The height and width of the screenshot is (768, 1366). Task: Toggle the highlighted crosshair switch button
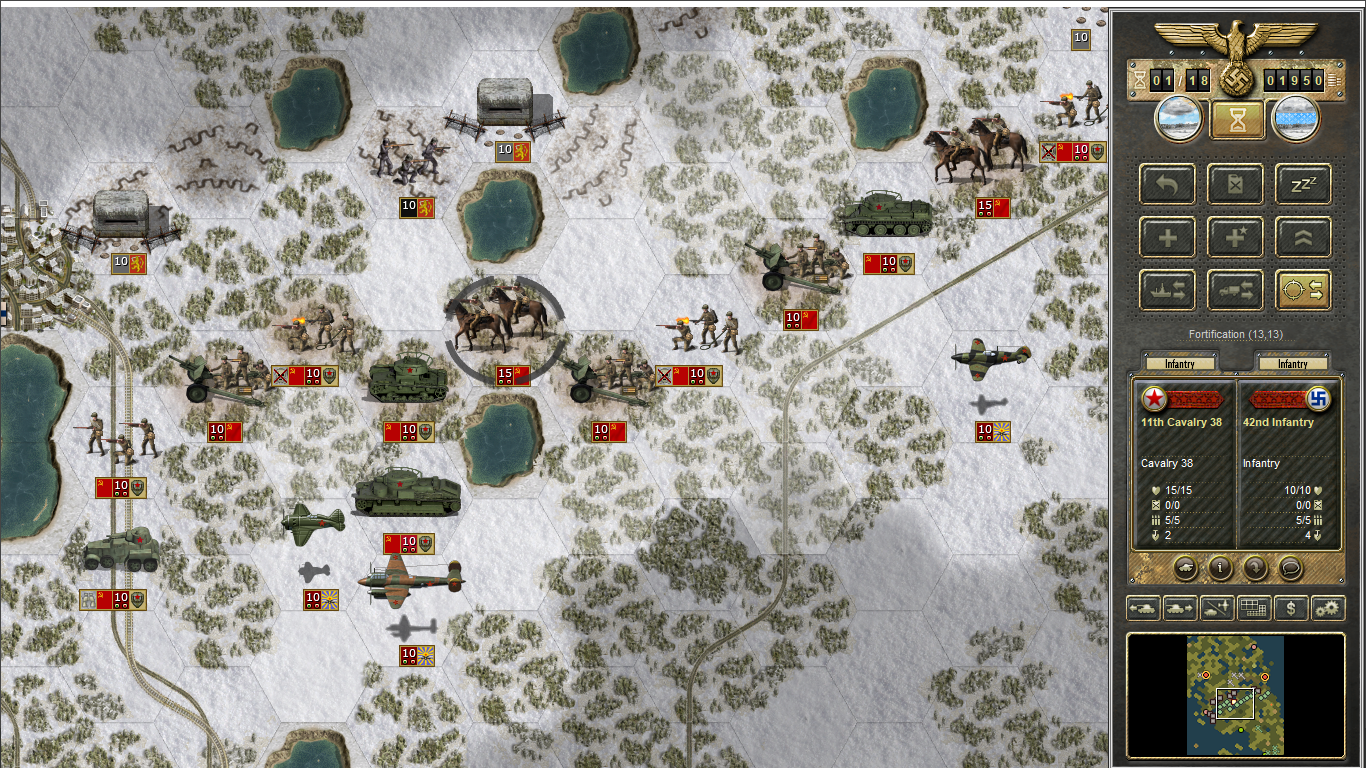tap(1303, 290)
